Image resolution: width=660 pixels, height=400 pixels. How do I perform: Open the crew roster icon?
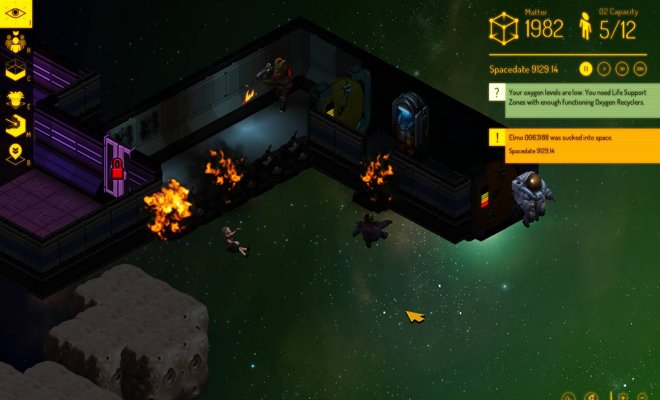tap(16, 42)
